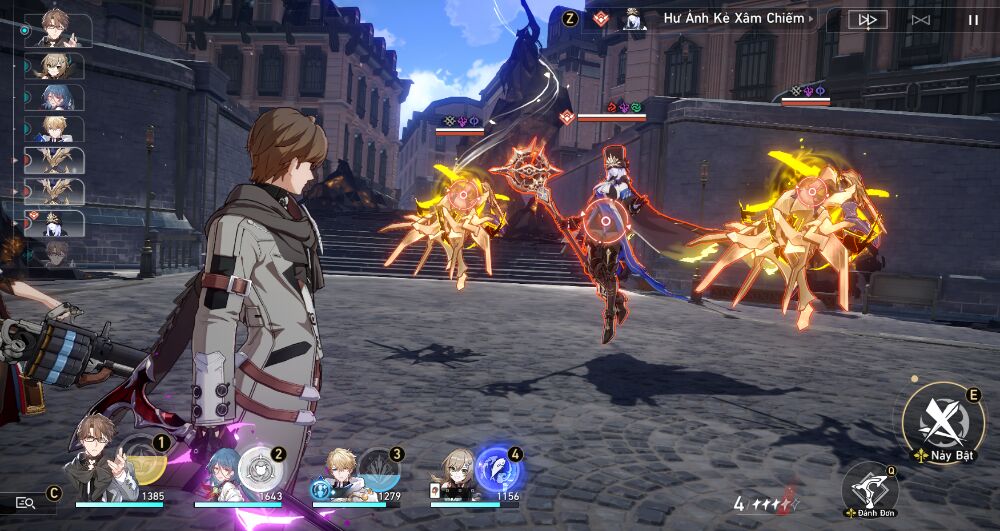This screenshot has width=1000, height=531.
Task: Toggle double-speed battle mode
Action: [x=867, y=19]
